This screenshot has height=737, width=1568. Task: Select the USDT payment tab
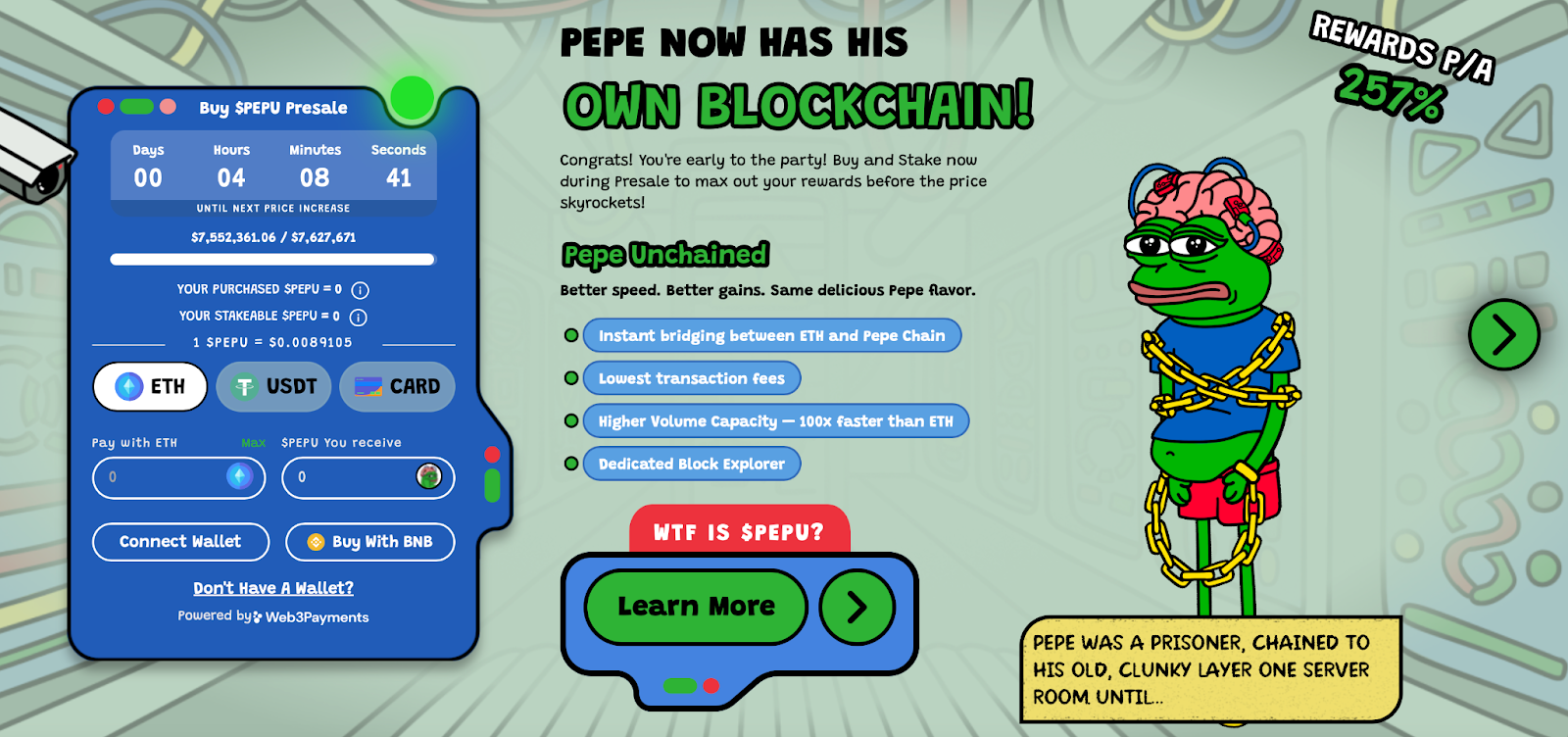(x=273, y=386)
